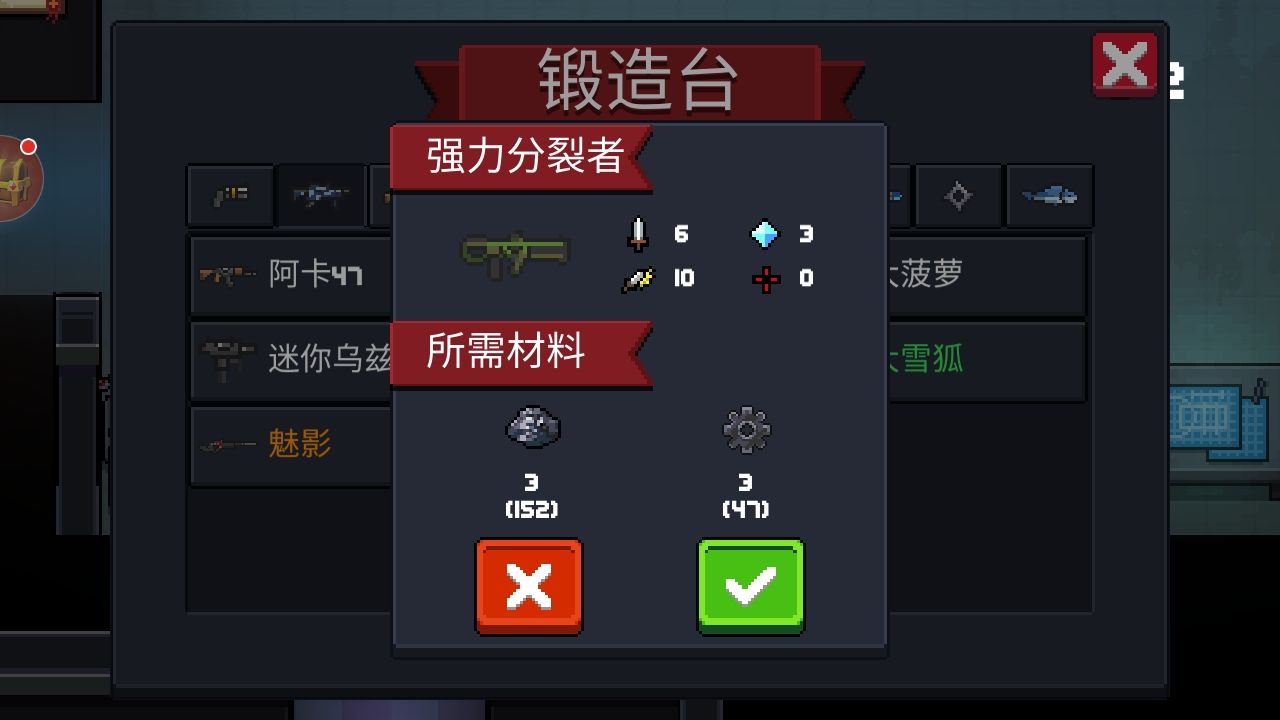Switch to the pistol weapon category tab
The image size is (1280, 720).
pos(229,196)
